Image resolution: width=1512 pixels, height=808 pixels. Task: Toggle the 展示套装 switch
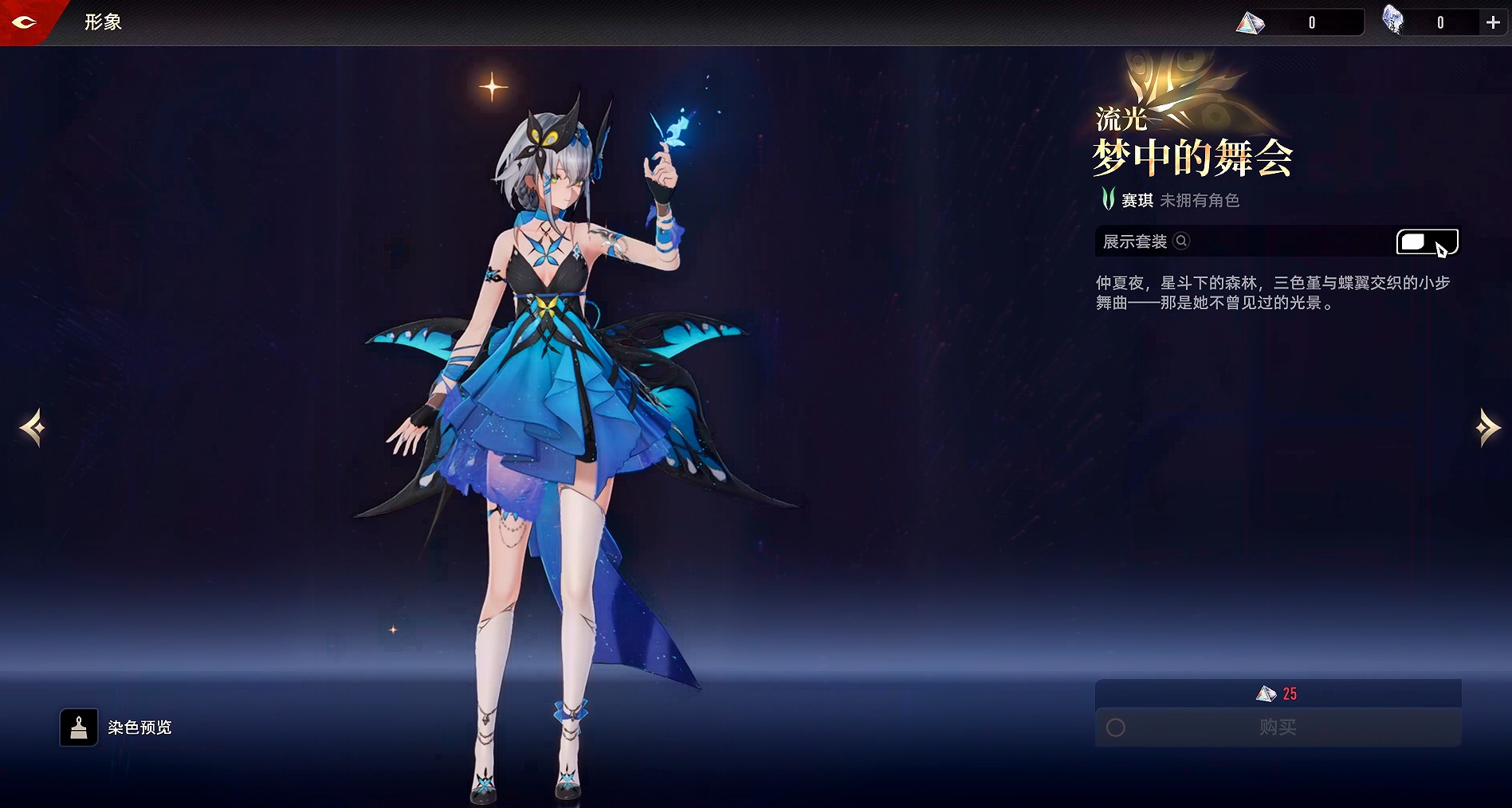[1427, 241]
